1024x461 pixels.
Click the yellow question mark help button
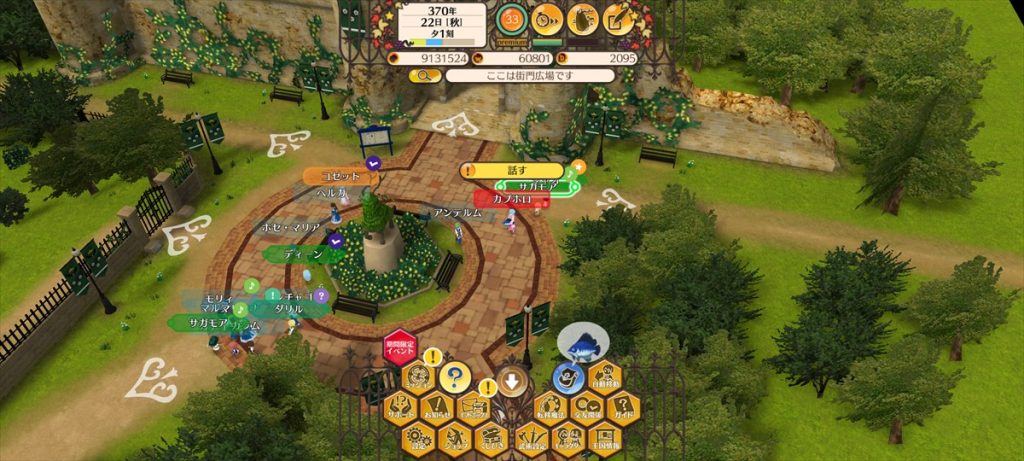click(455, 378)
